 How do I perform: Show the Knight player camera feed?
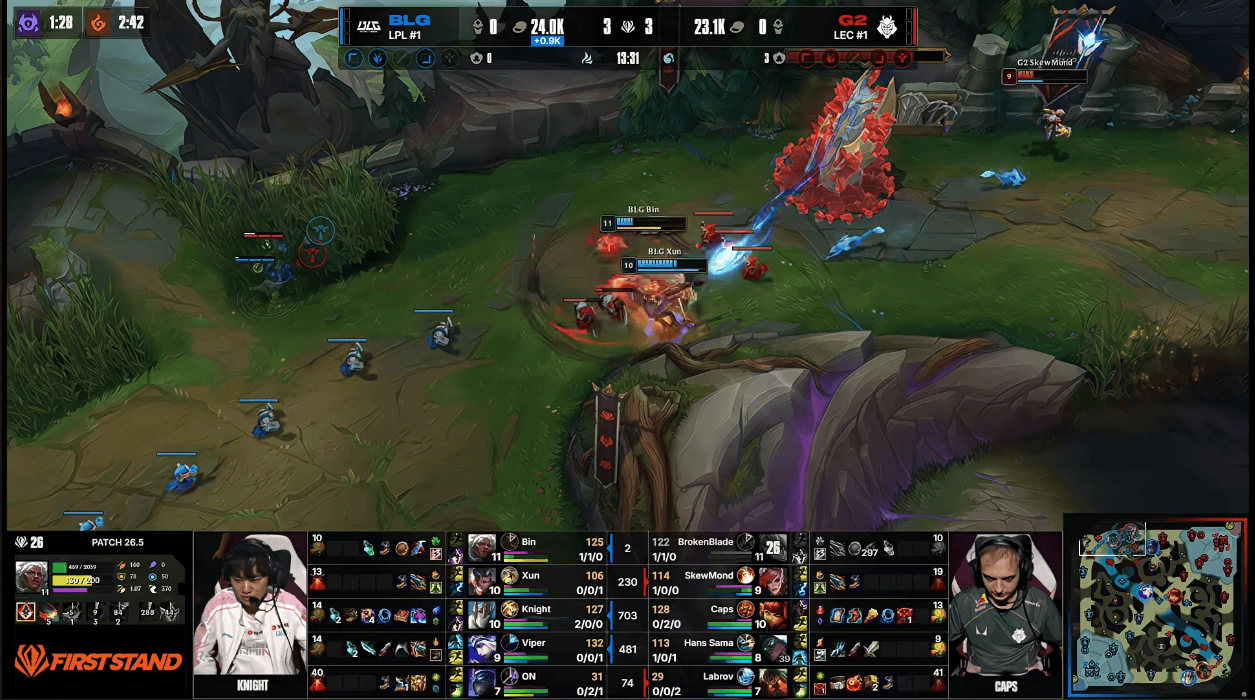coord(250,608)
